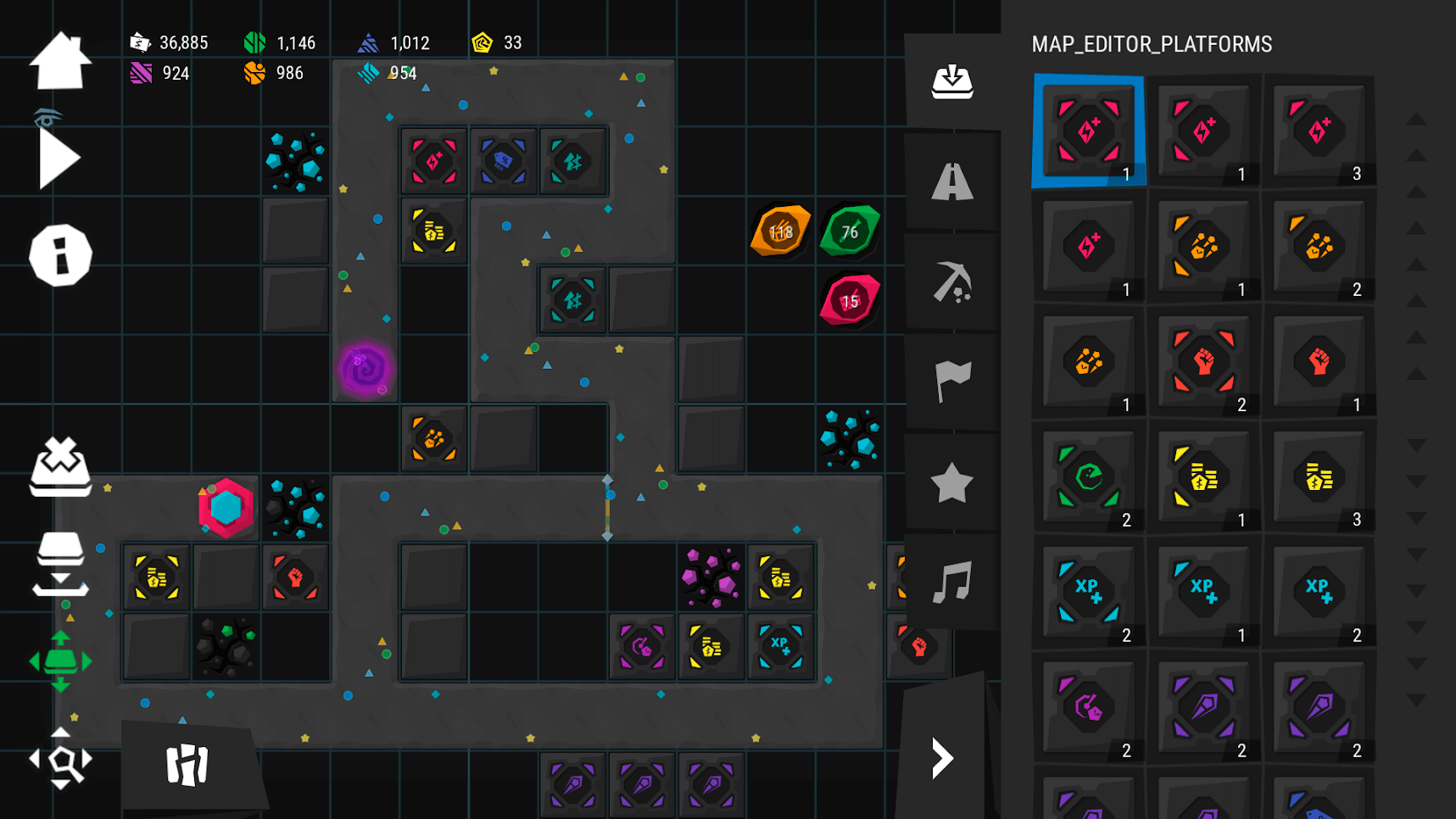Image resolution: width=1456 pixels, height=819 pixels.
Task: Click the tray with down arrow
Action: coord(60,564)
